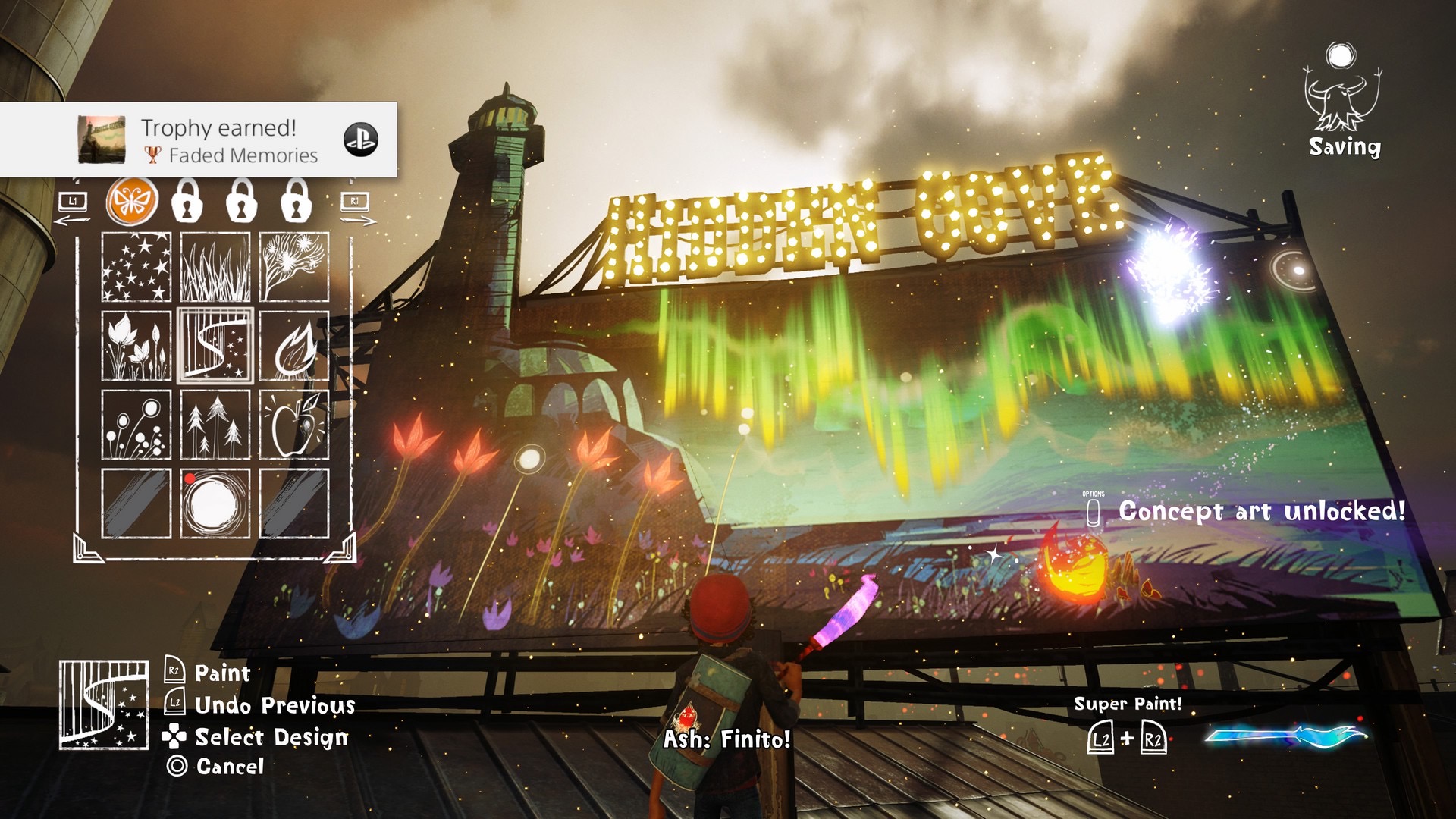Pick the windswept tree design

(x=294, y=267)
